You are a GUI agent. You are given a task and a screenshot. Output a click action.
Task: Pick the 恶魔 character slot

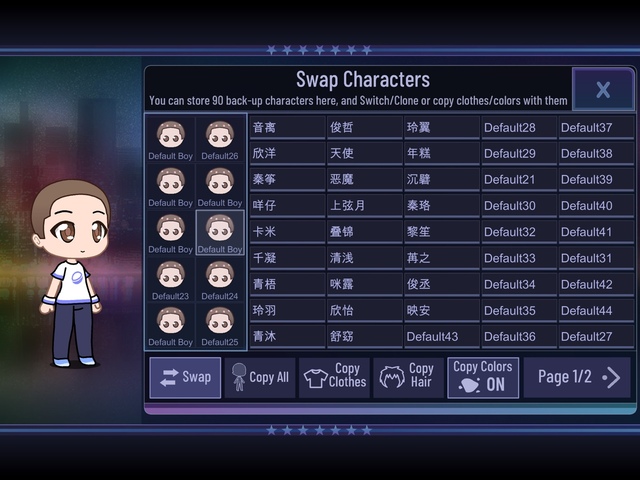tap(364, 179)
